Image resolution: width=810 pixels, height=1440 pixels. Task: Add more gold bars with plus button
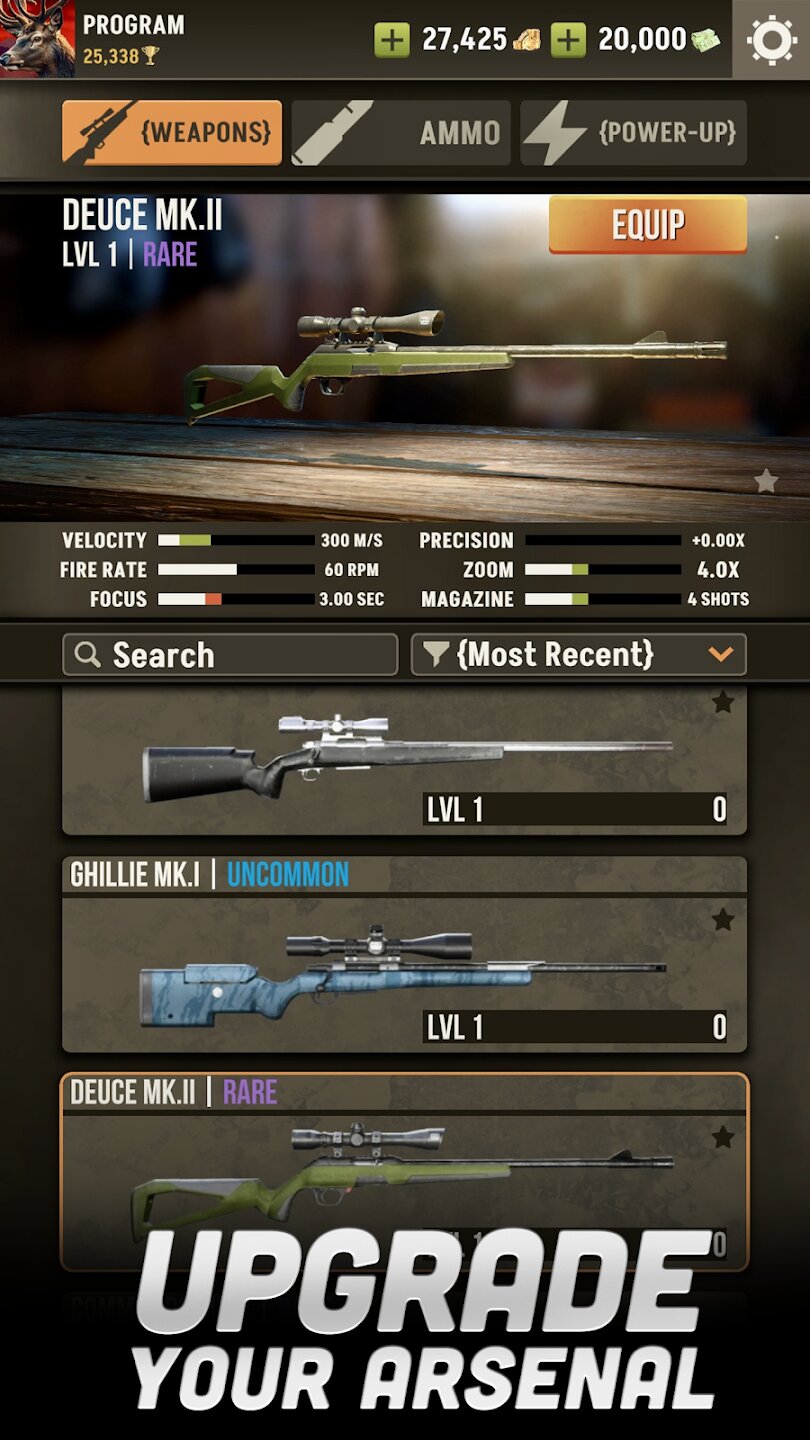392,40
